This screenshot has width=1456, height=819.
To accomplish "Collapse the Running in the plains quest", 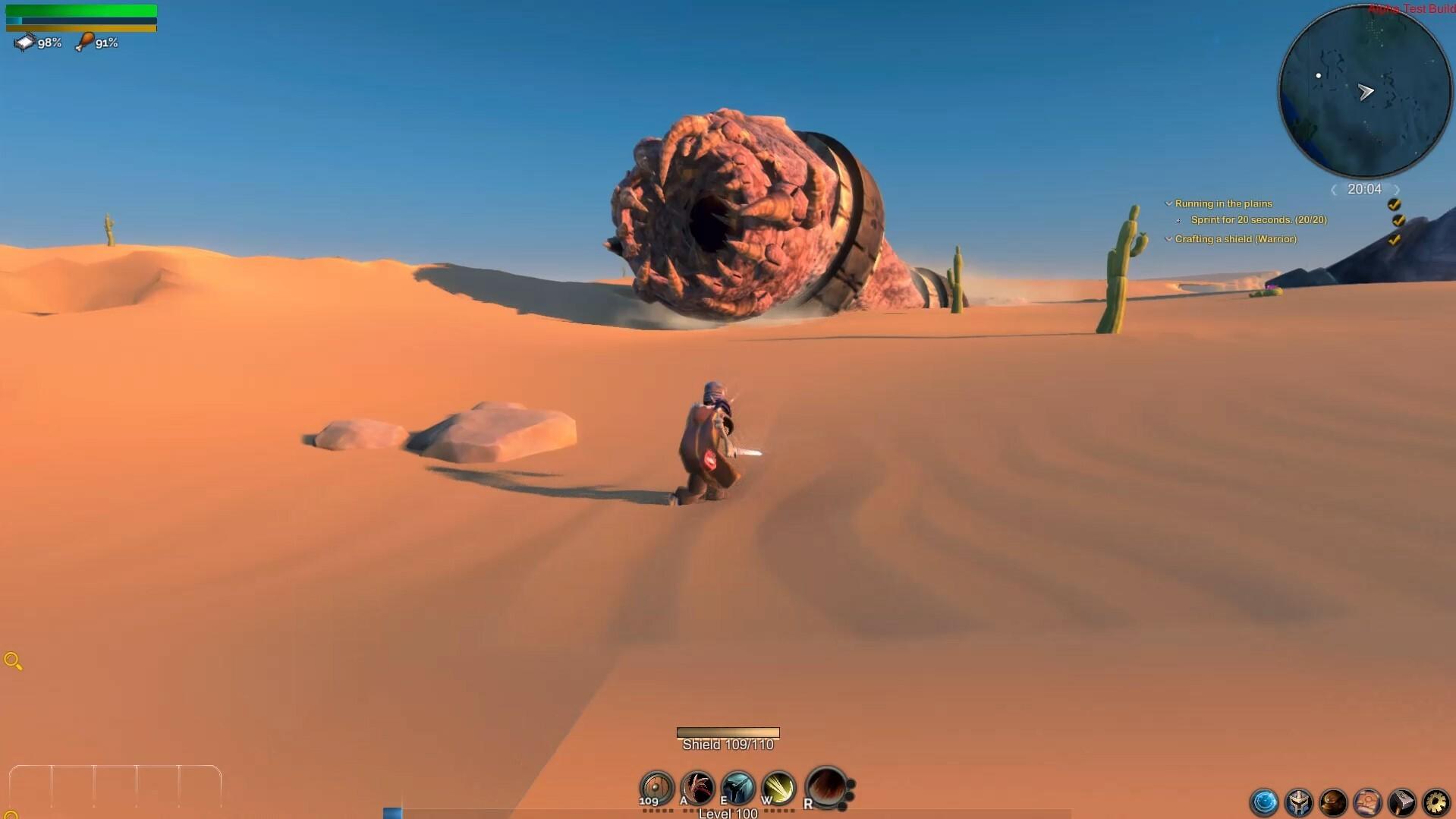I will 1168,203.
